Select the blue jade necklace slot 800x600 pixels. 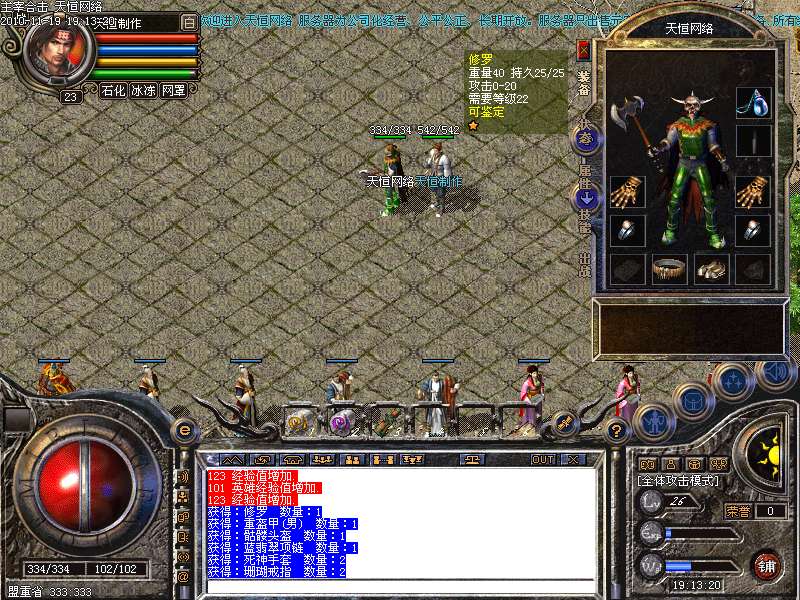pos(752,102)
